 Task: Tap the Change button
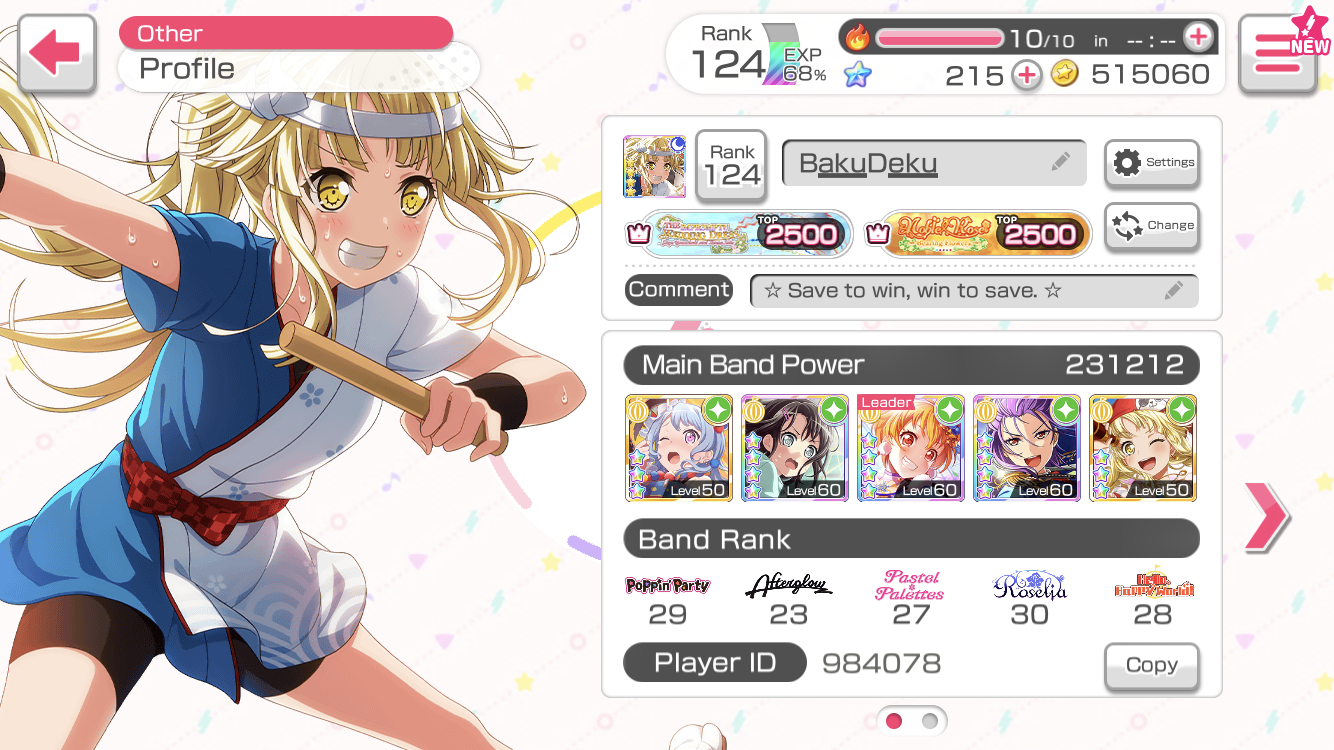point(1152,226)
